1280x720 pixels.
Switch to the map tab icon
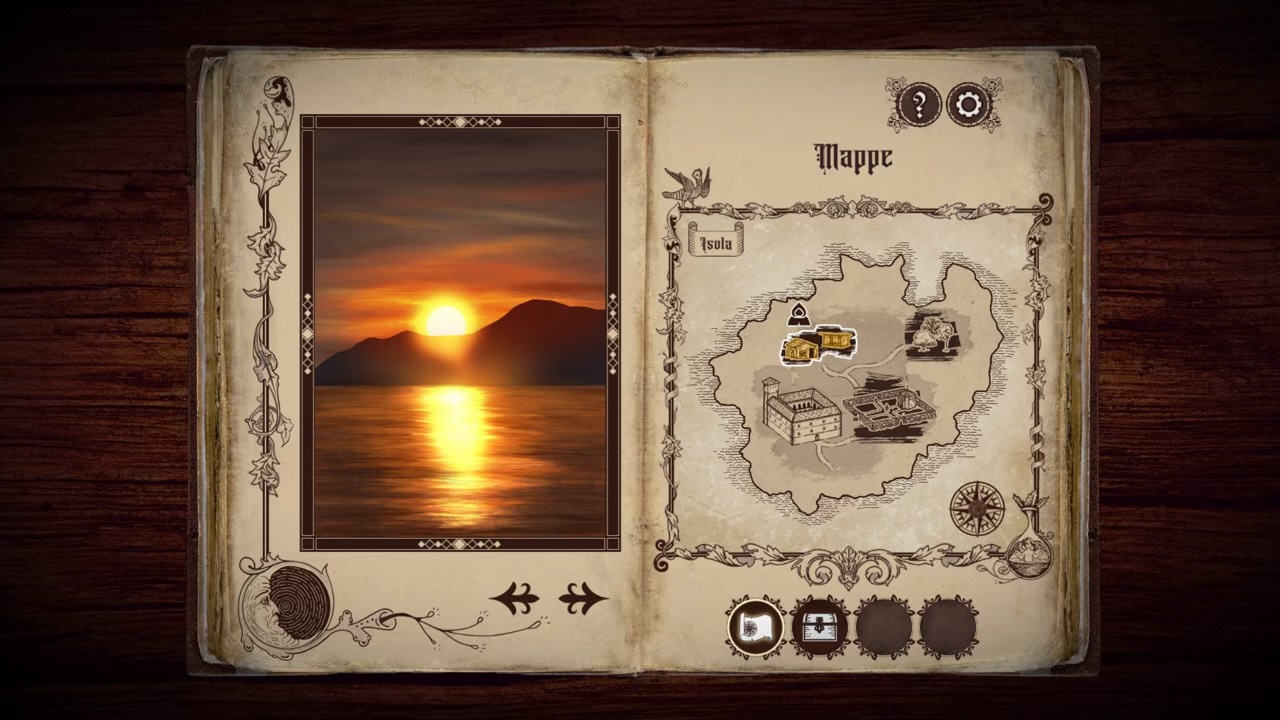pyautogui.click(x=756, y=628)
